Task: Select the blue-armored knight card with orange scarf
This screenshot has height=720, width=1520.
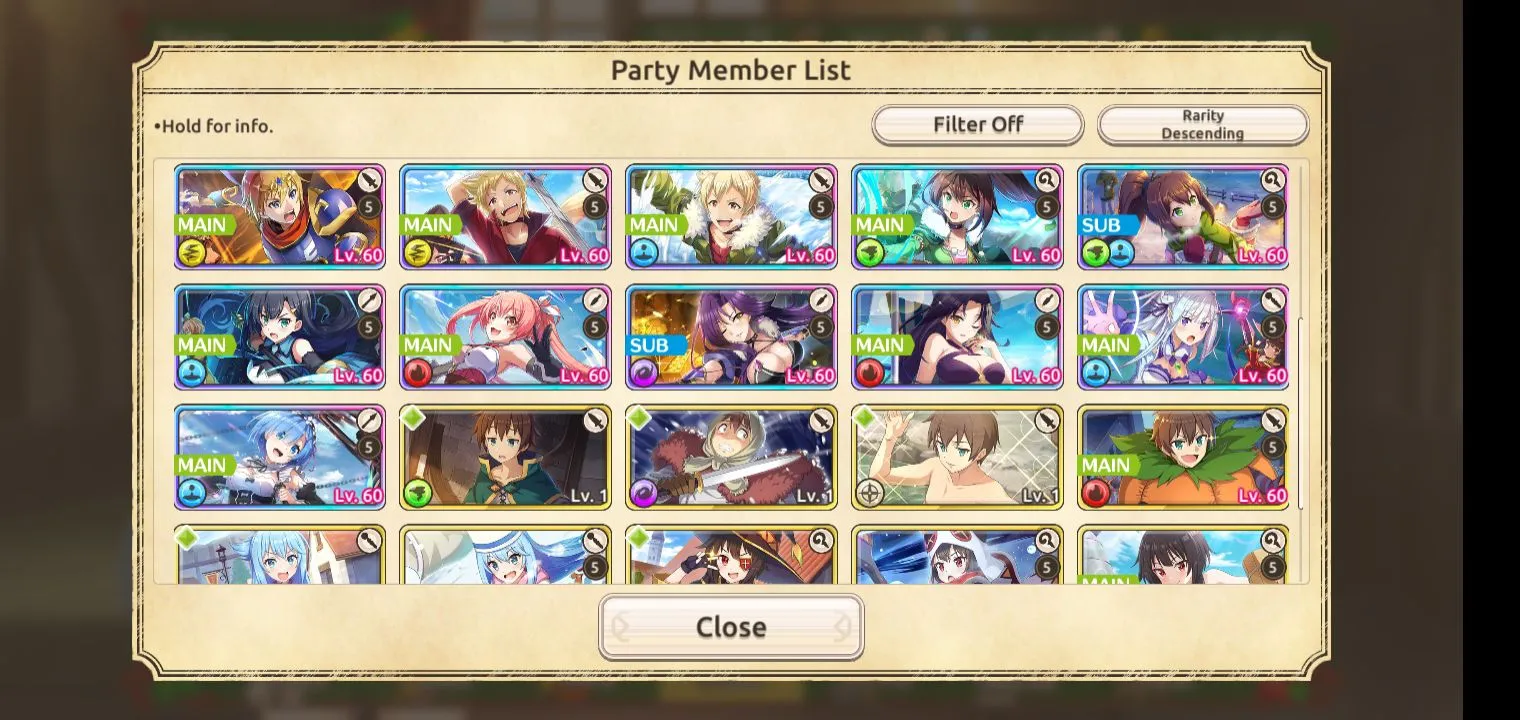Action: (x=280, y=217)
